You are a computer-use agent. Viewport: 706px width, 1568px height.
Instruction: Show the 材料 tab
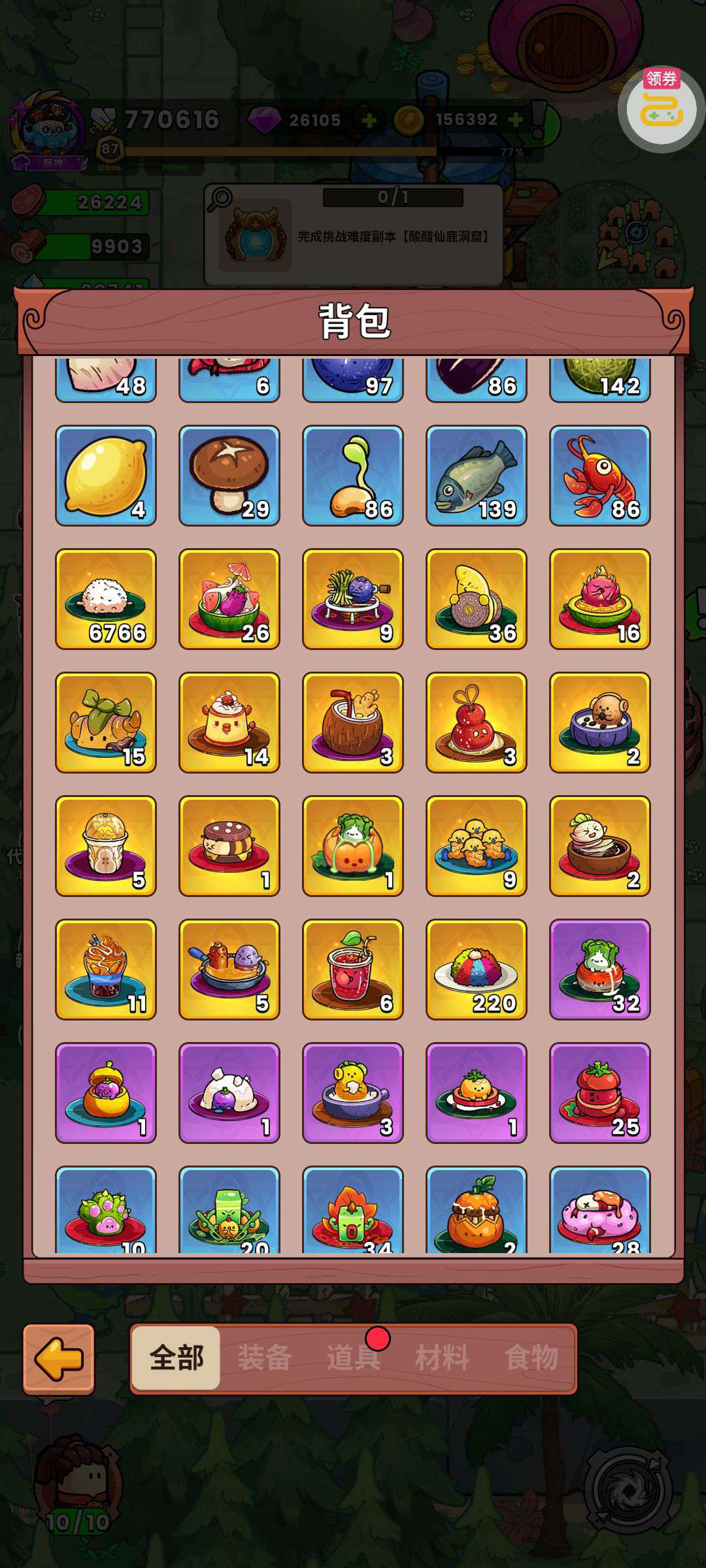(x=442, y=1358)
